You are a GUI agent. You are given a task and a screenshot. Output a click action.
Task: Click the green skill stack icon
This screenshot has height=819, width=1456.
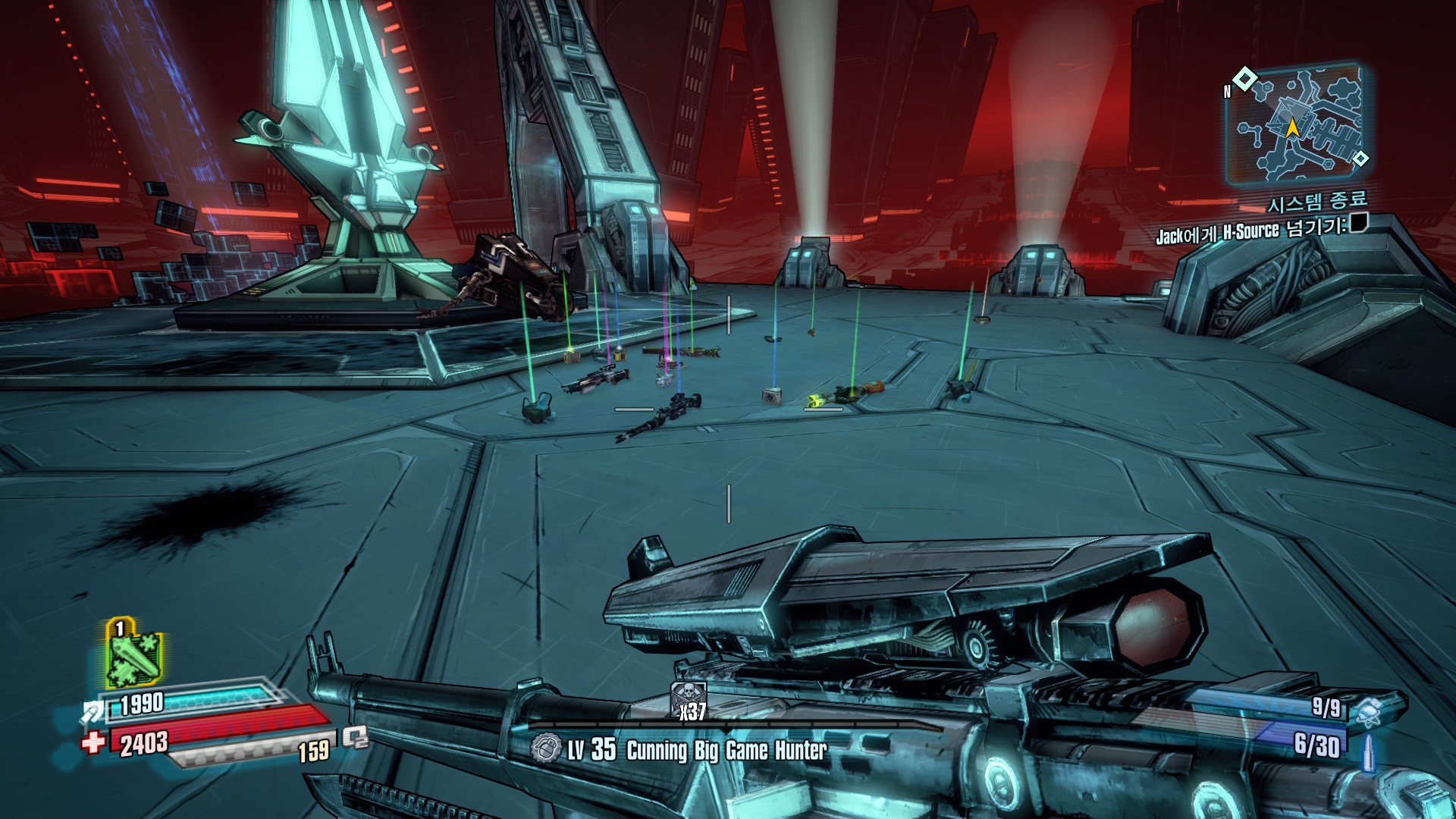coord(133,656)
